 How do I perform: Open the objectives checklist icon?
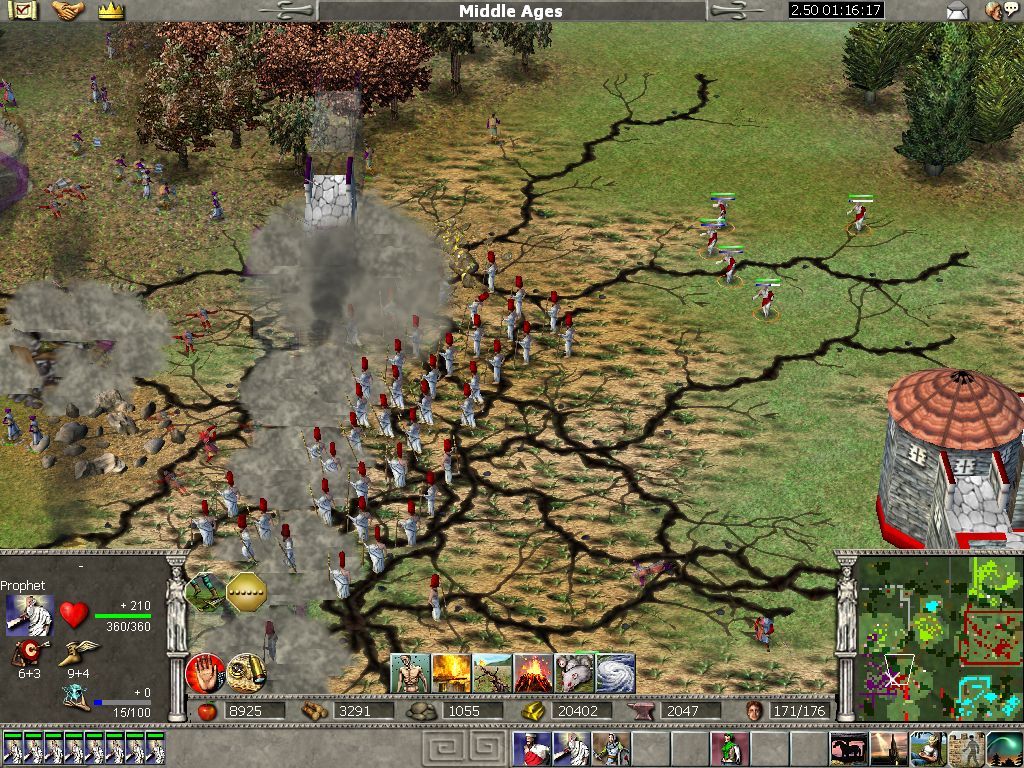22,11
